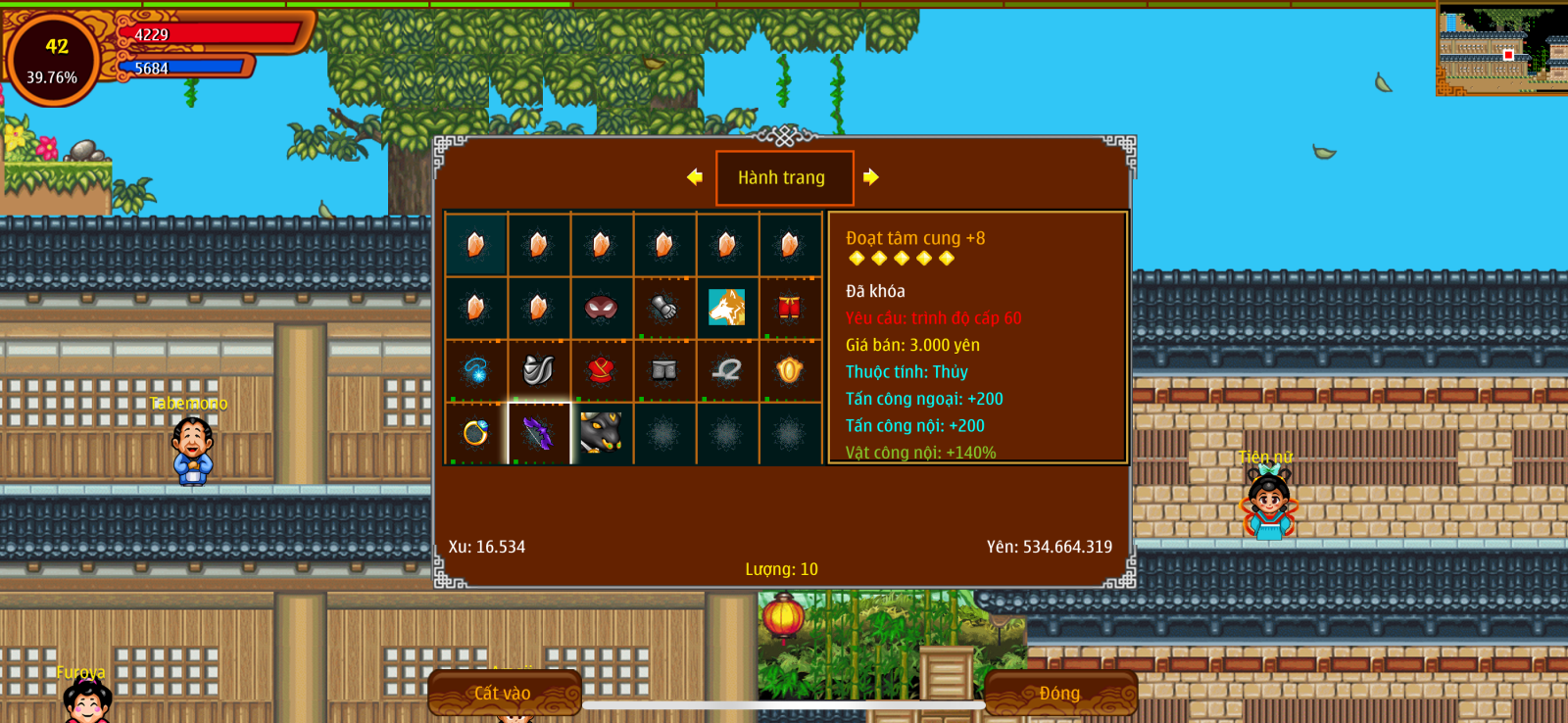Select the black panther portrait item
Screen dimensions: 1568x723
(x=601, y=432)
